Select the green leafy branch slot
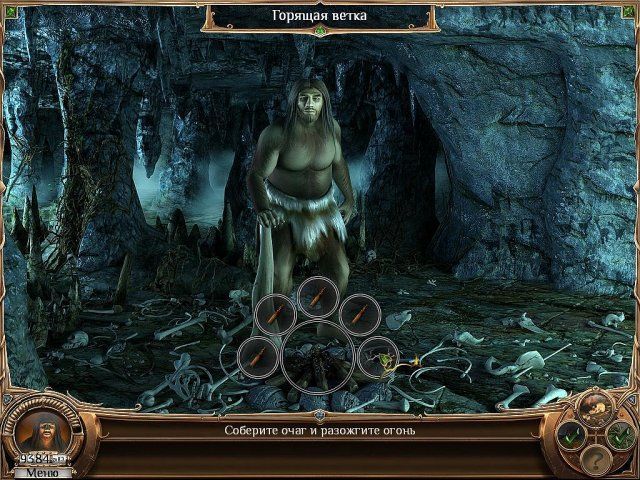Image resolution: width=640 pixels, height=480 pixels. click(377, 353)
